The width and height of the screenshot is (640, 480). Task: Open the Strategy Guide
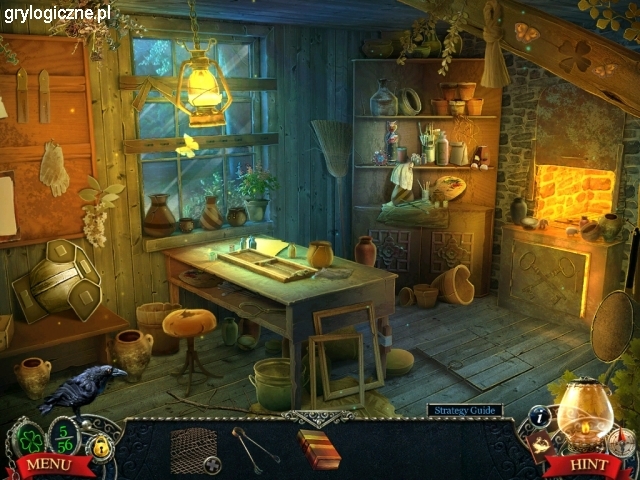click(x=465, y=410)
